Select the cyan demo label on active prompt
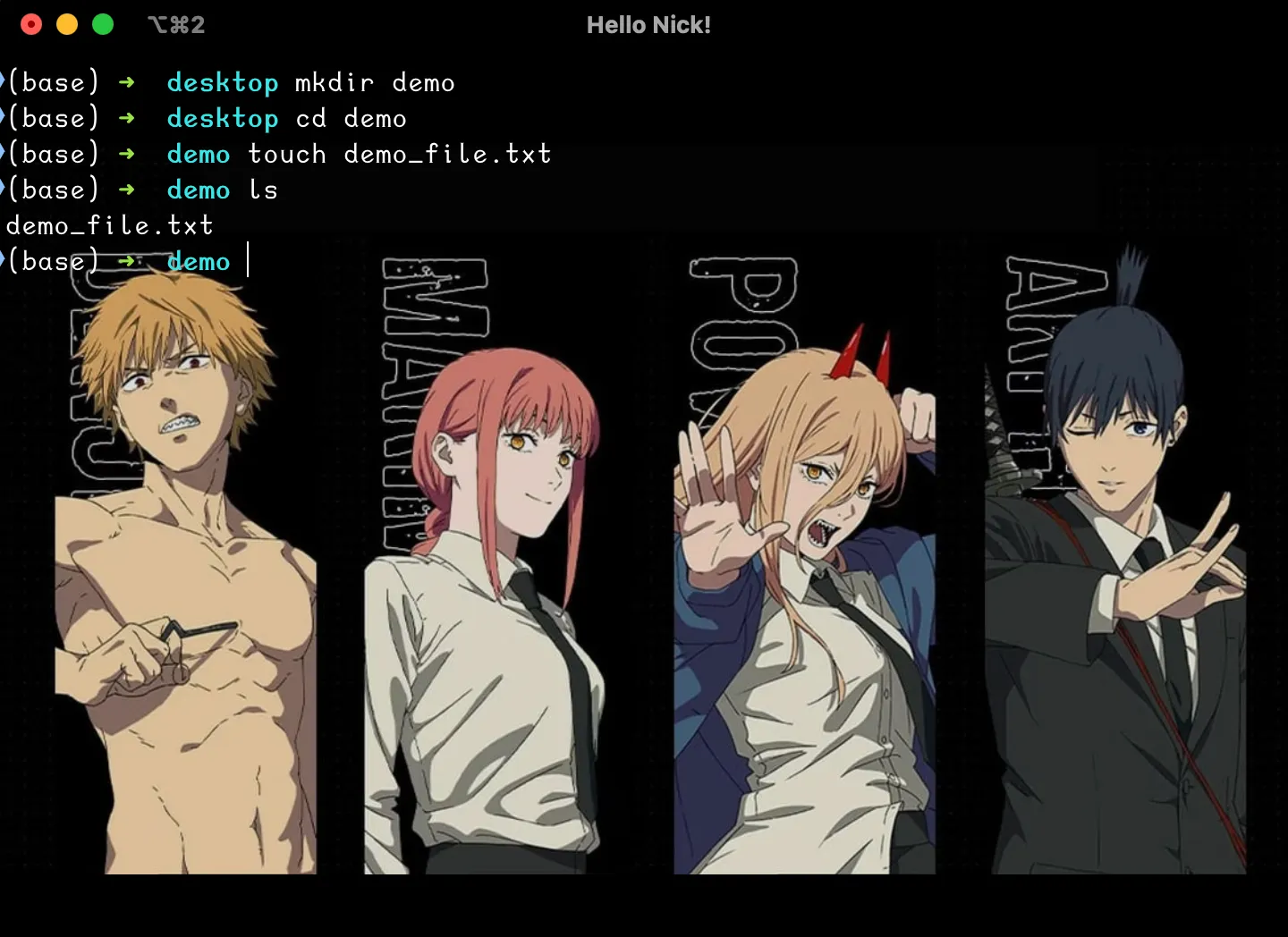1288x937 pixels. (198, 261)
